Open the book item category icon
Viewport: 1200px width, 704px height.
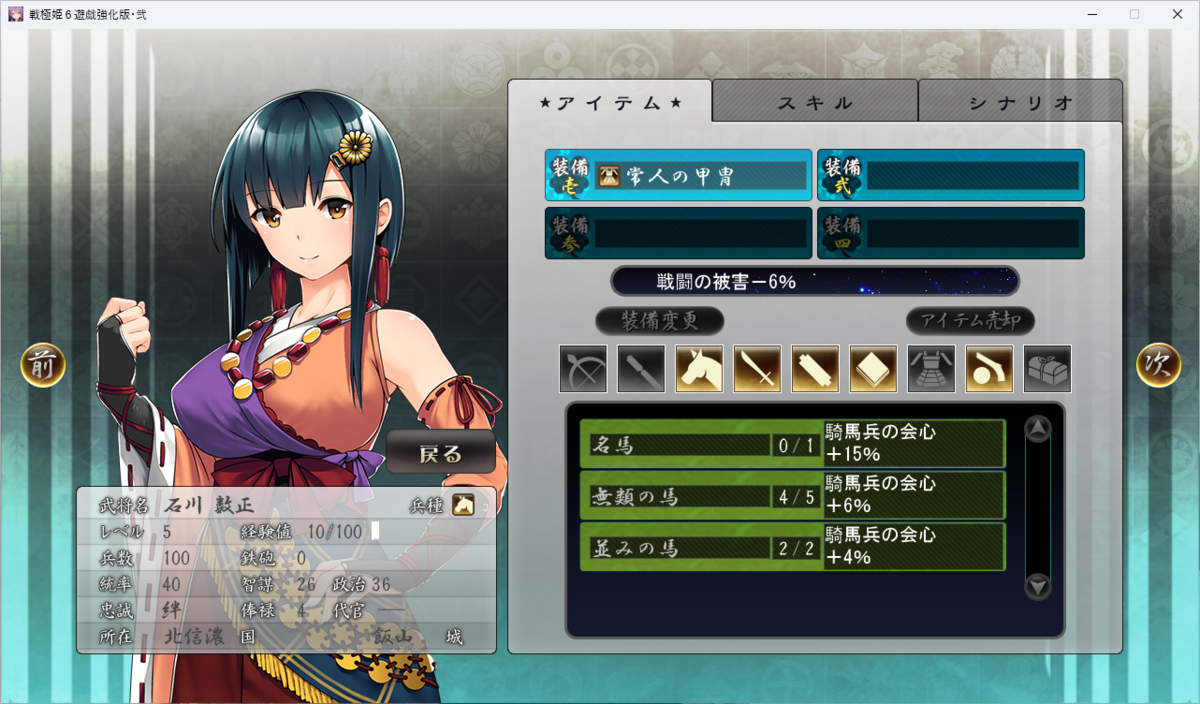873,369
